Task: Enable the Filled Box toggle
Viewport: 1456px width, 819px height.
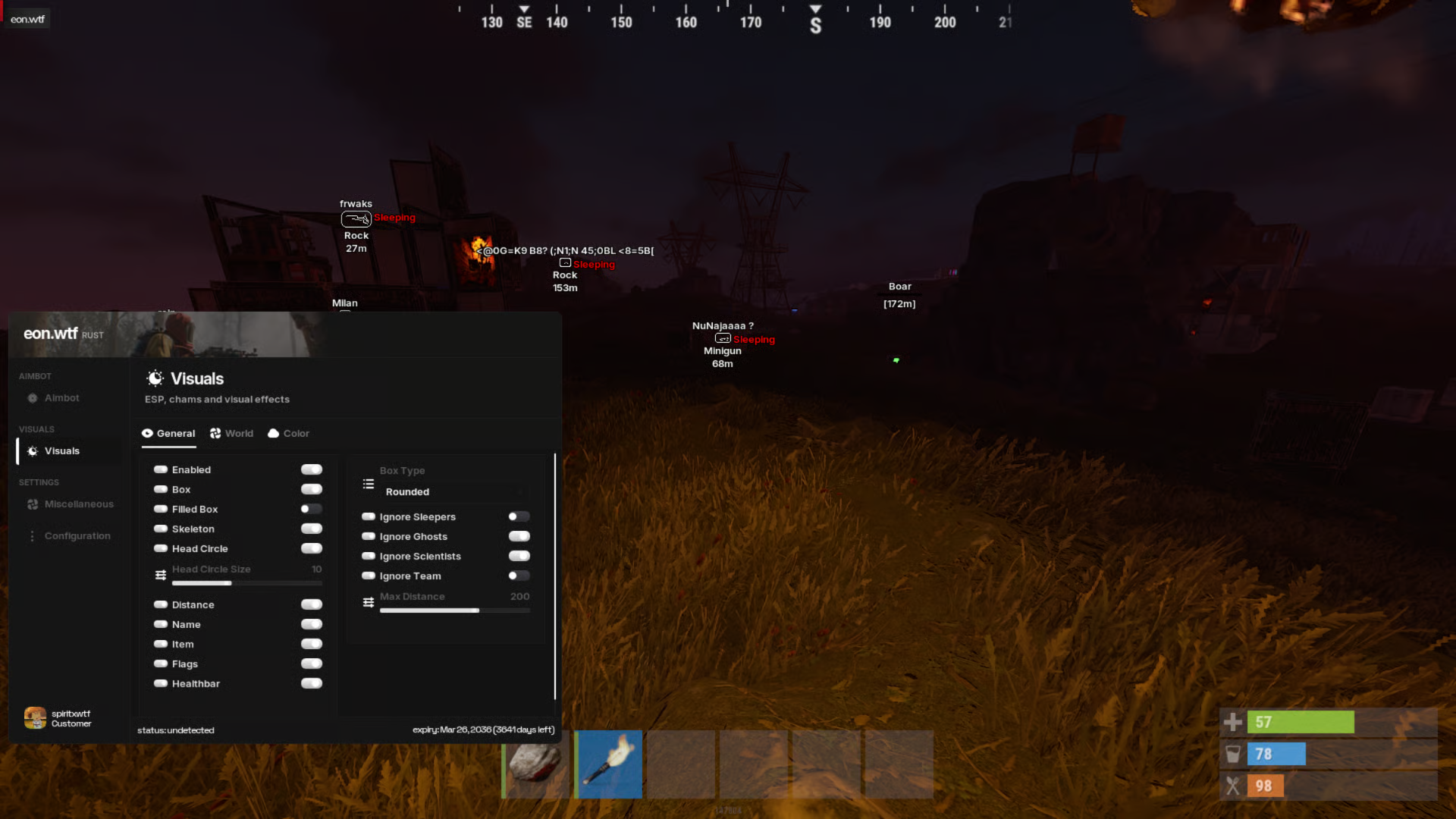Action: point(311,509)
